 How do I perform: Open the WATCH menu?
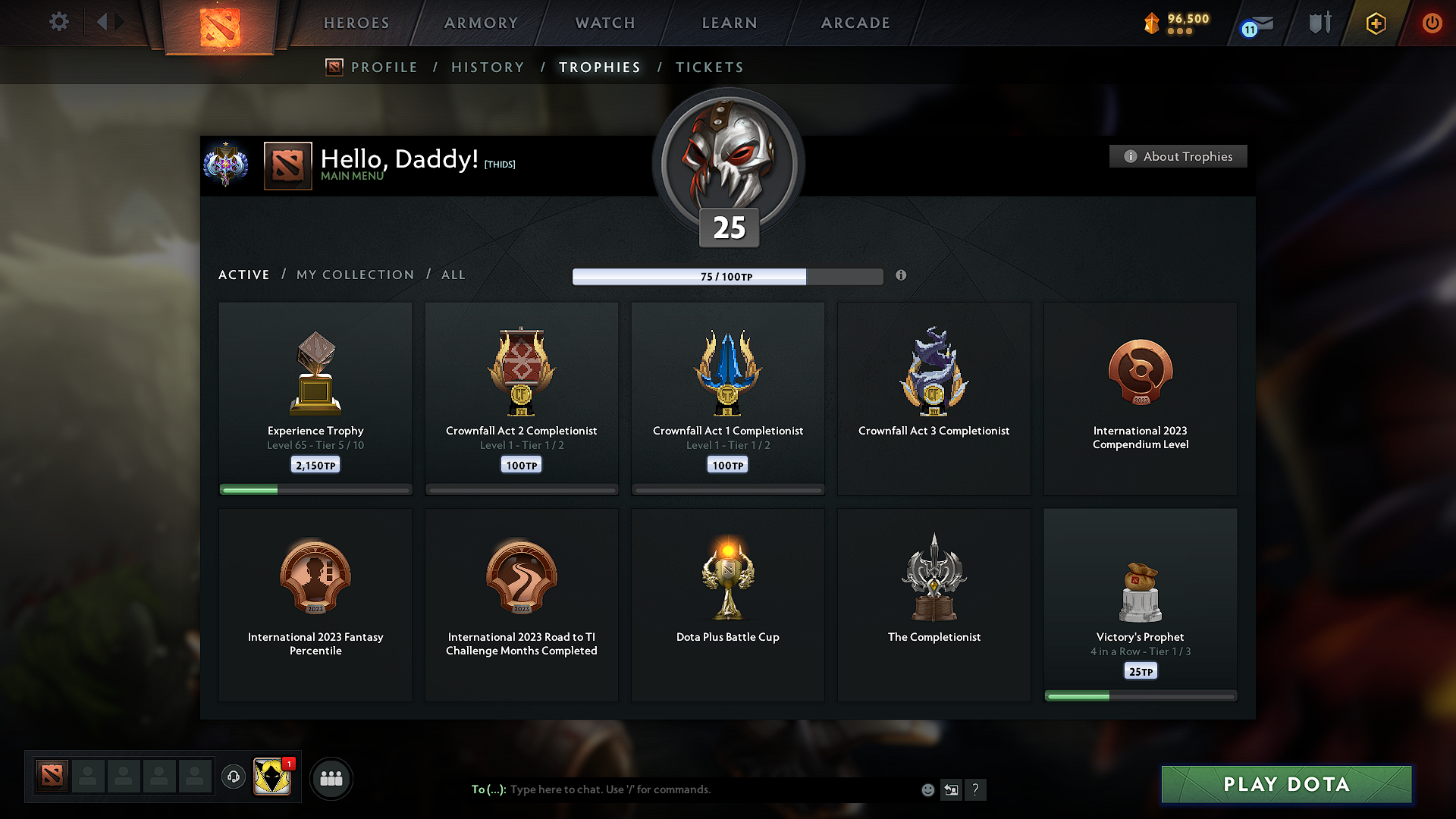point(604,23)
